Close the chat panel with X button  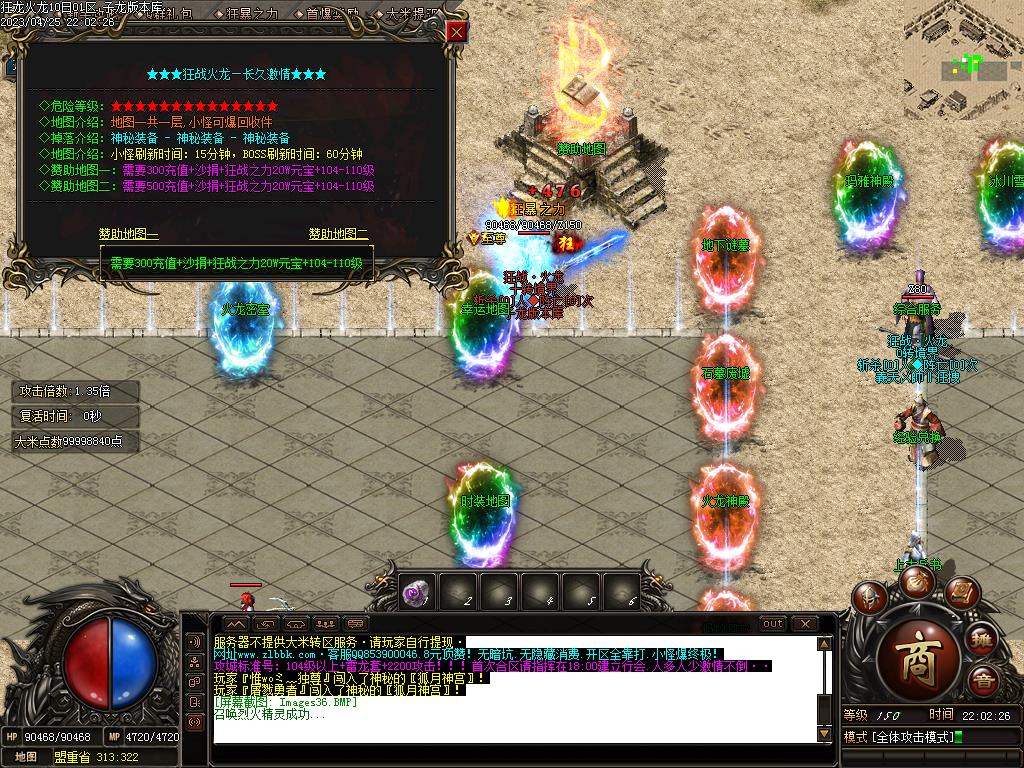coord(803,624)
